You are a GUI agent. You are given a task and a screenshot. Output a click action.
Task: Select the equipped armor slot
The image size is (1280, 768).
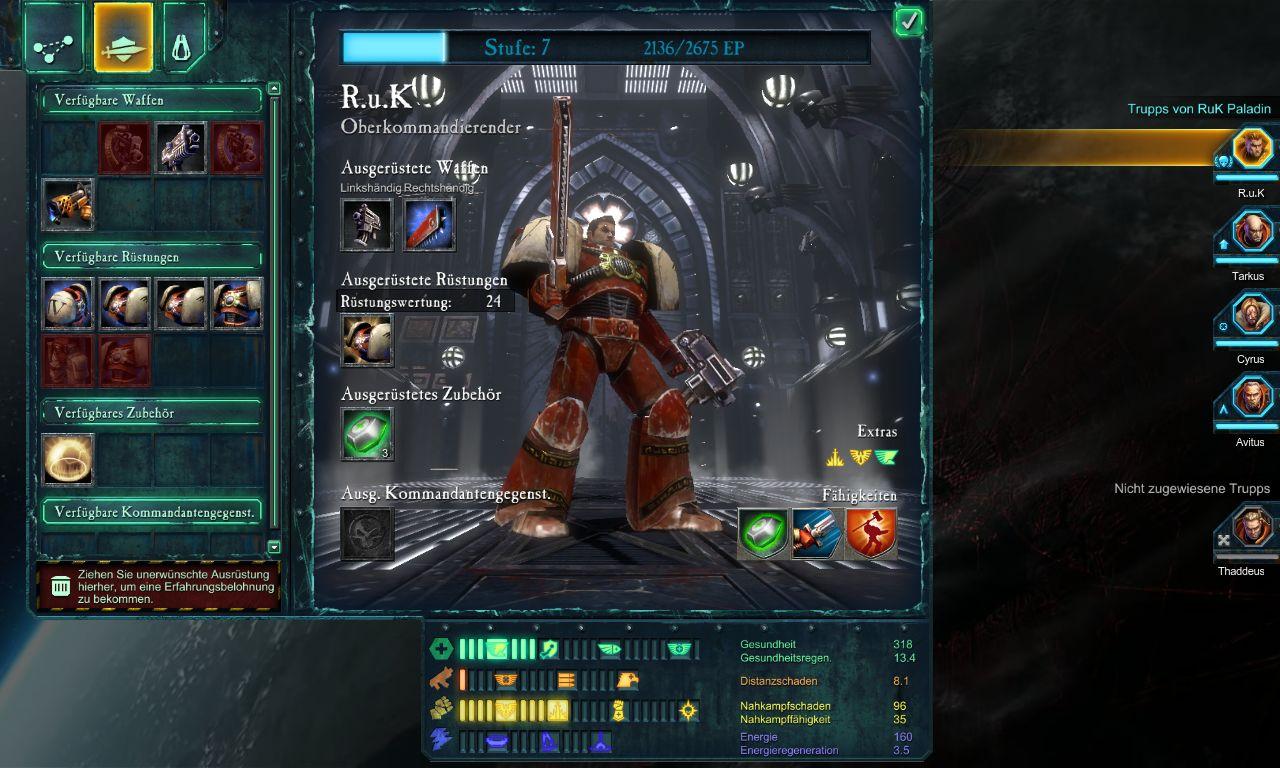(x=367, y=340)
